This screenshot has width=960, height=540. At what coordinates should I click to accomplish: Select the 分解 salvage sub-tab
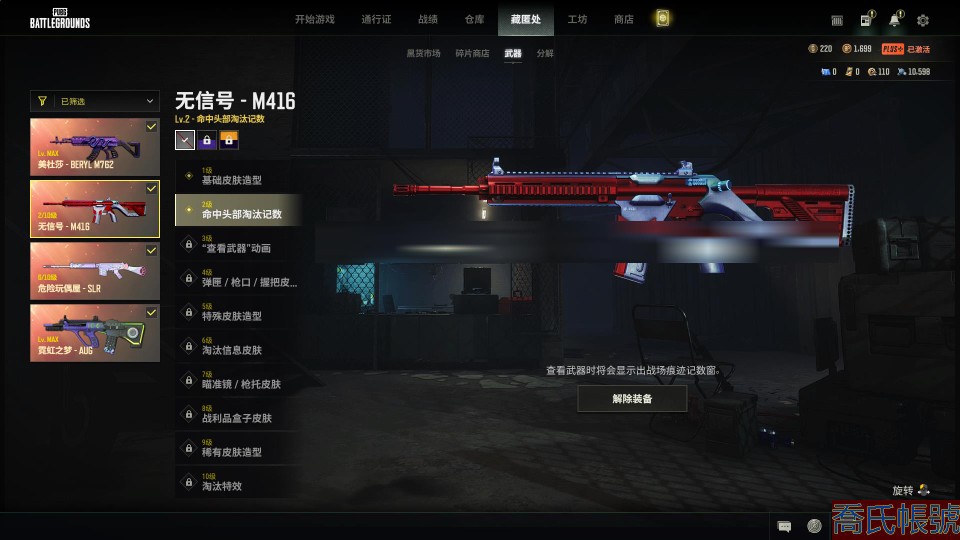[x=545, y=53]
